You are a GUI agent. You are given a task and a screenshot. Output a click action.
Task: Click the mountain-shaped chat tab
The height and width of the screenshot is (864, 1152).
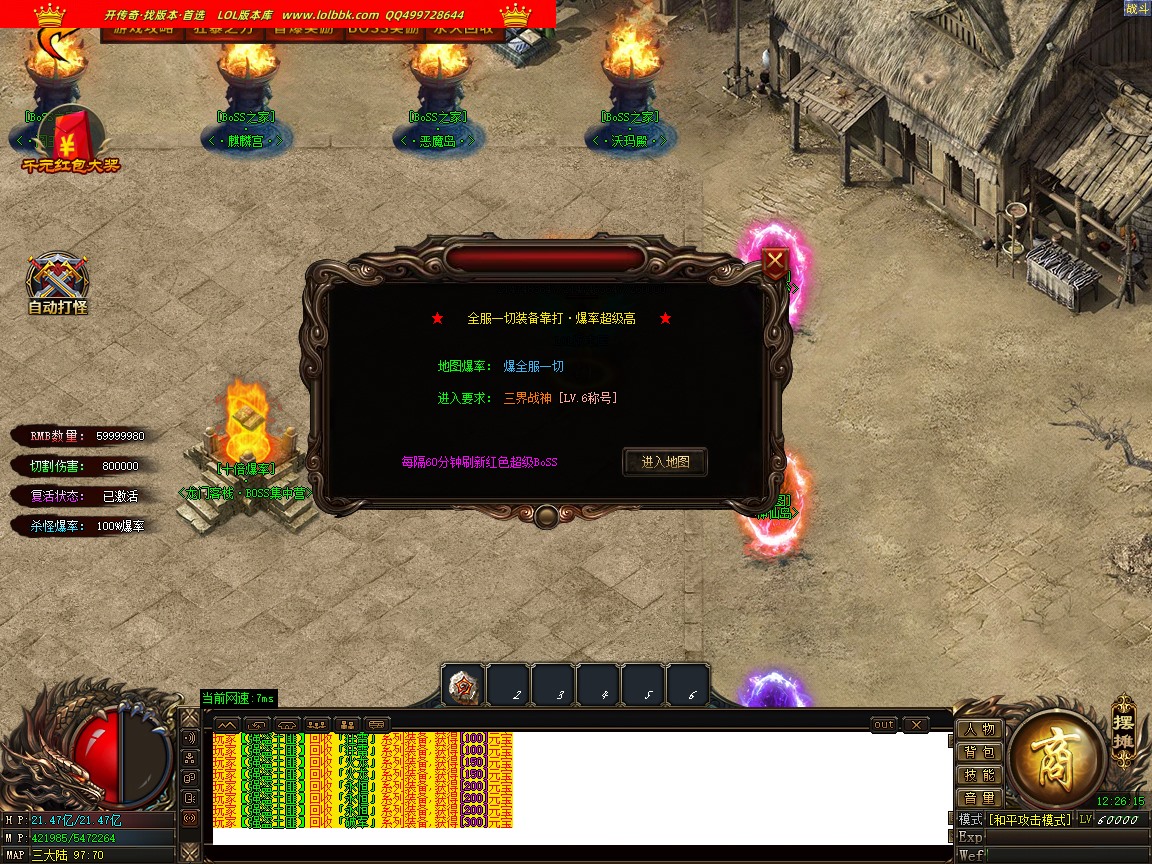(227, 724)
